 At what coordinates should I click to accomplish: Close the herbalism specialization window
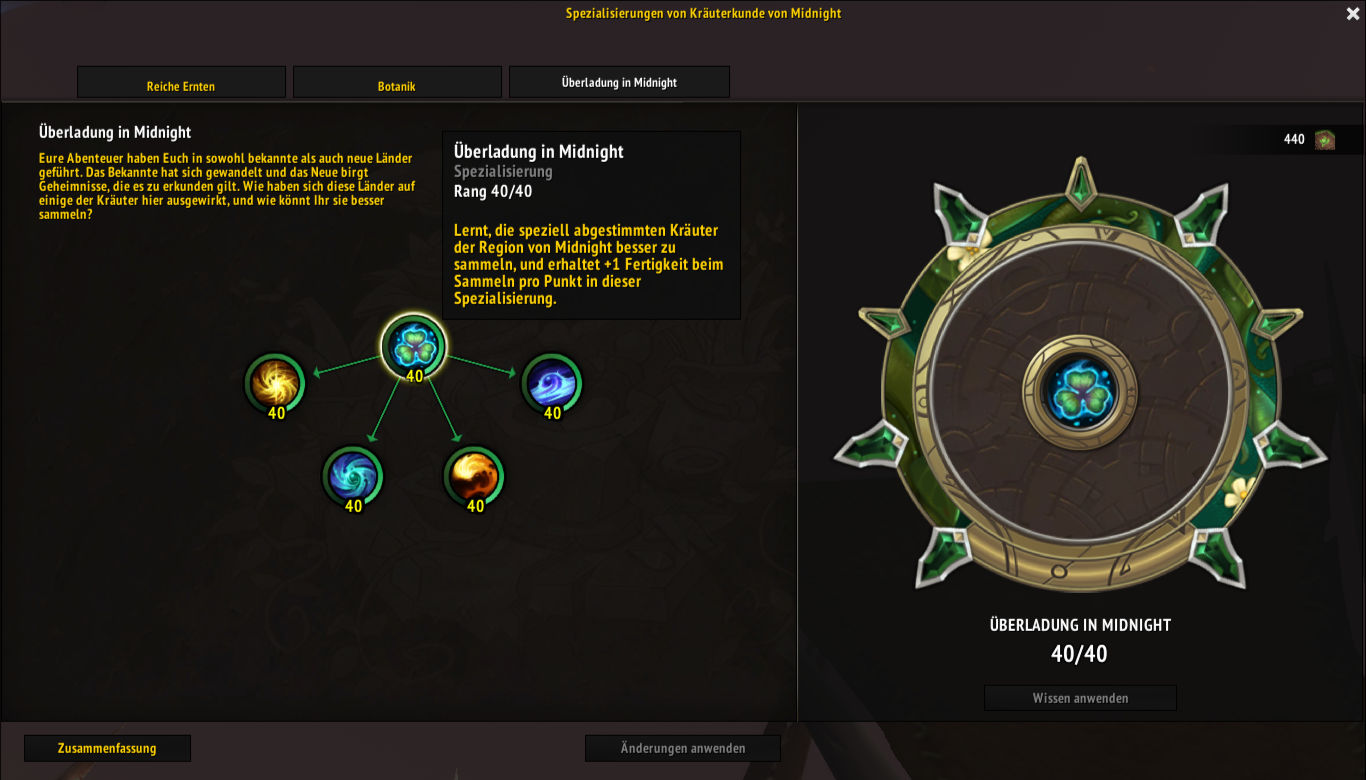(1352, 14)
